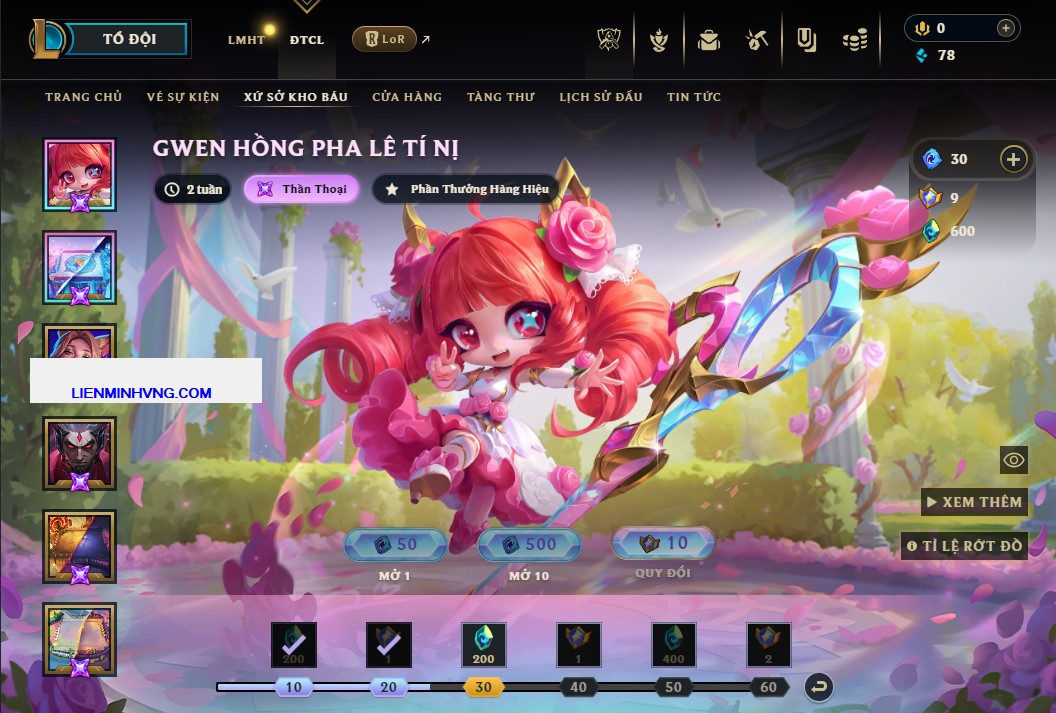The image size is (1056, 713).
Task: Switch to the LMHT game tab
Action: [x=246, y=40]
